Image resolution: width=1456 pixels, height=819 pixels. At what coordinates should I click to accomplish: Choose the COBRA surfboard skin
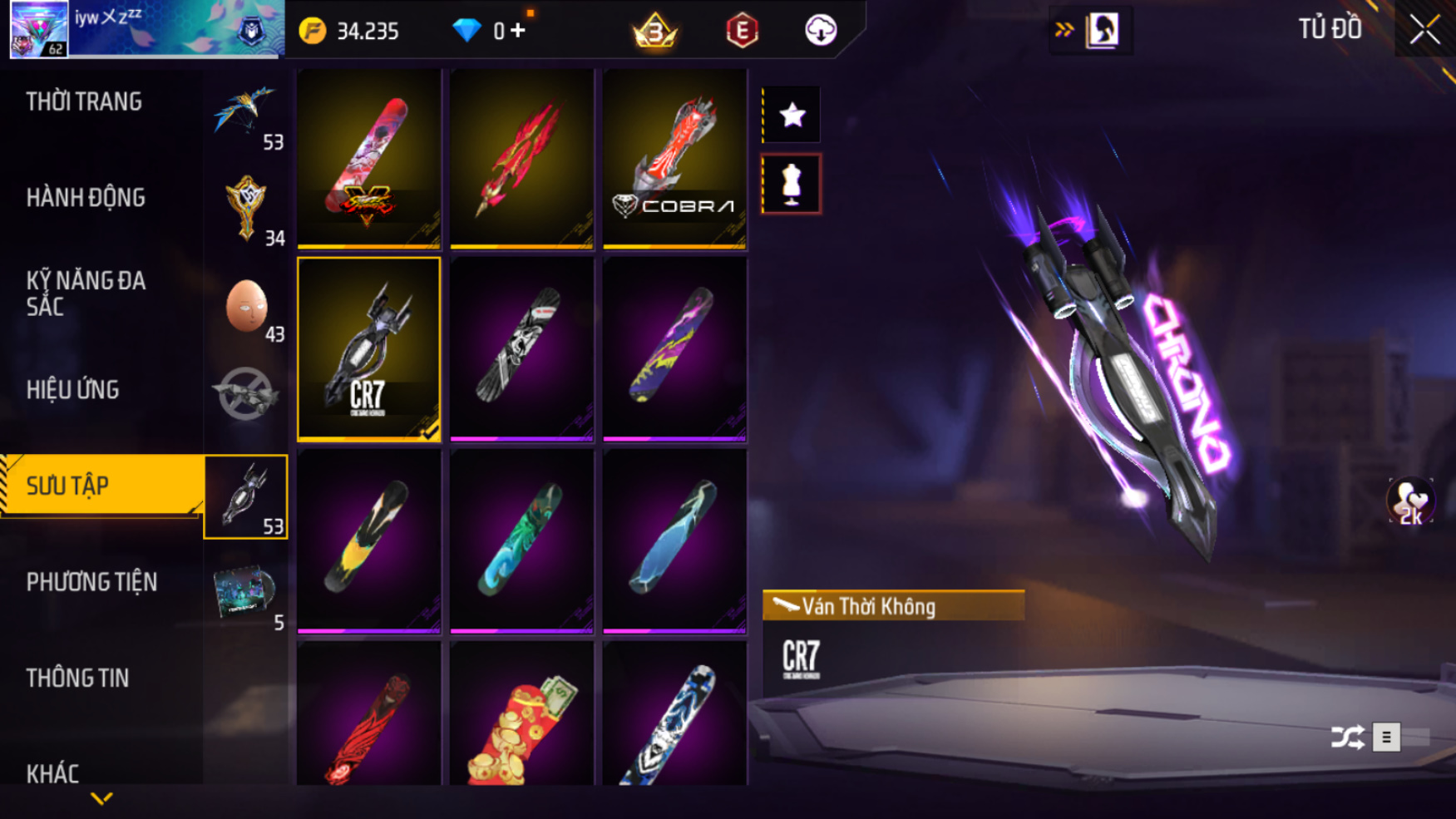pos(674,159)
